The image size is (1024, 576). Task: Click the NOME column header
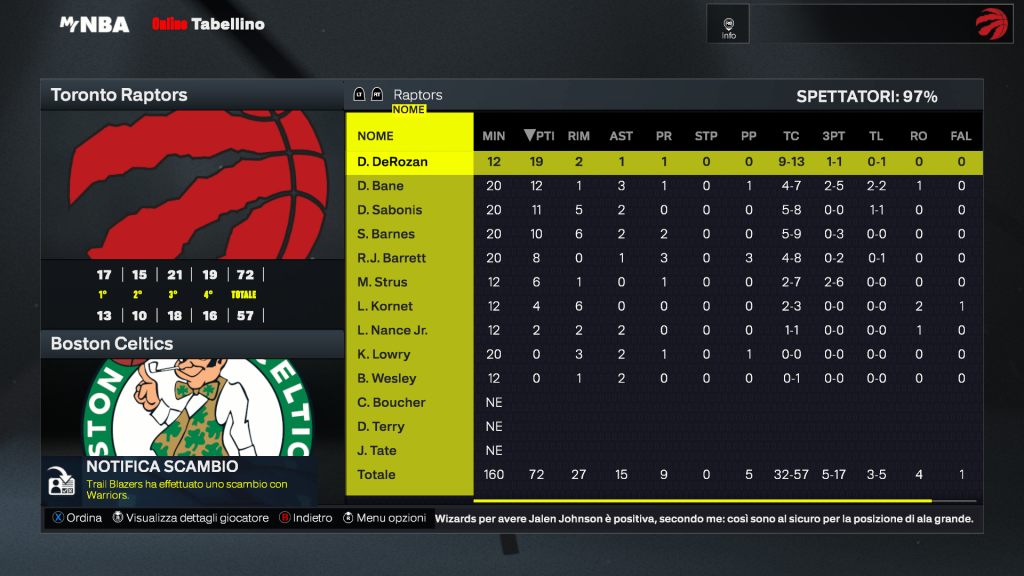click(376, 136)
